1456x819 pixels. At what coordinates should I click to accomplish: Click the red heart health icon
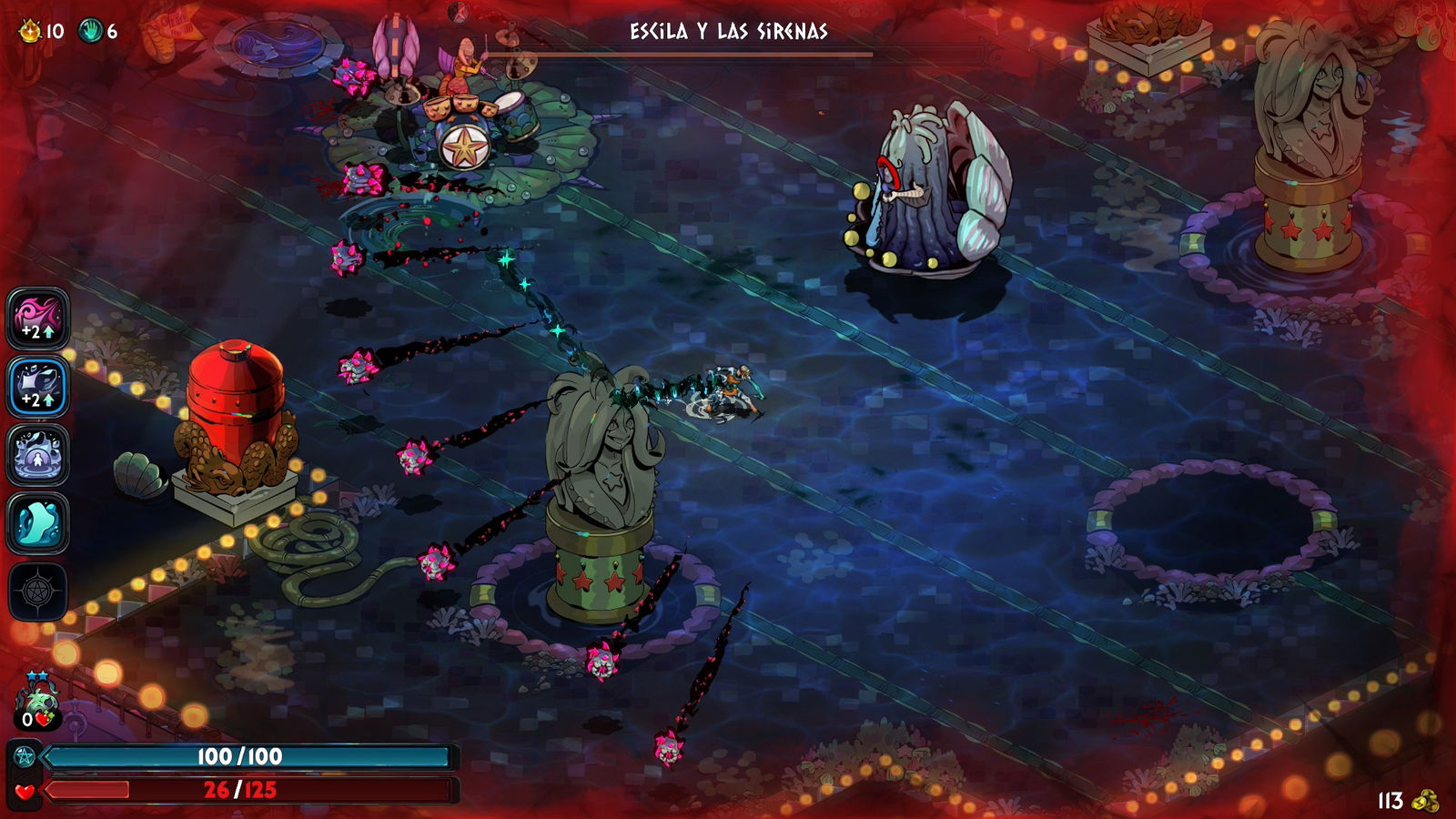(25, 791)
